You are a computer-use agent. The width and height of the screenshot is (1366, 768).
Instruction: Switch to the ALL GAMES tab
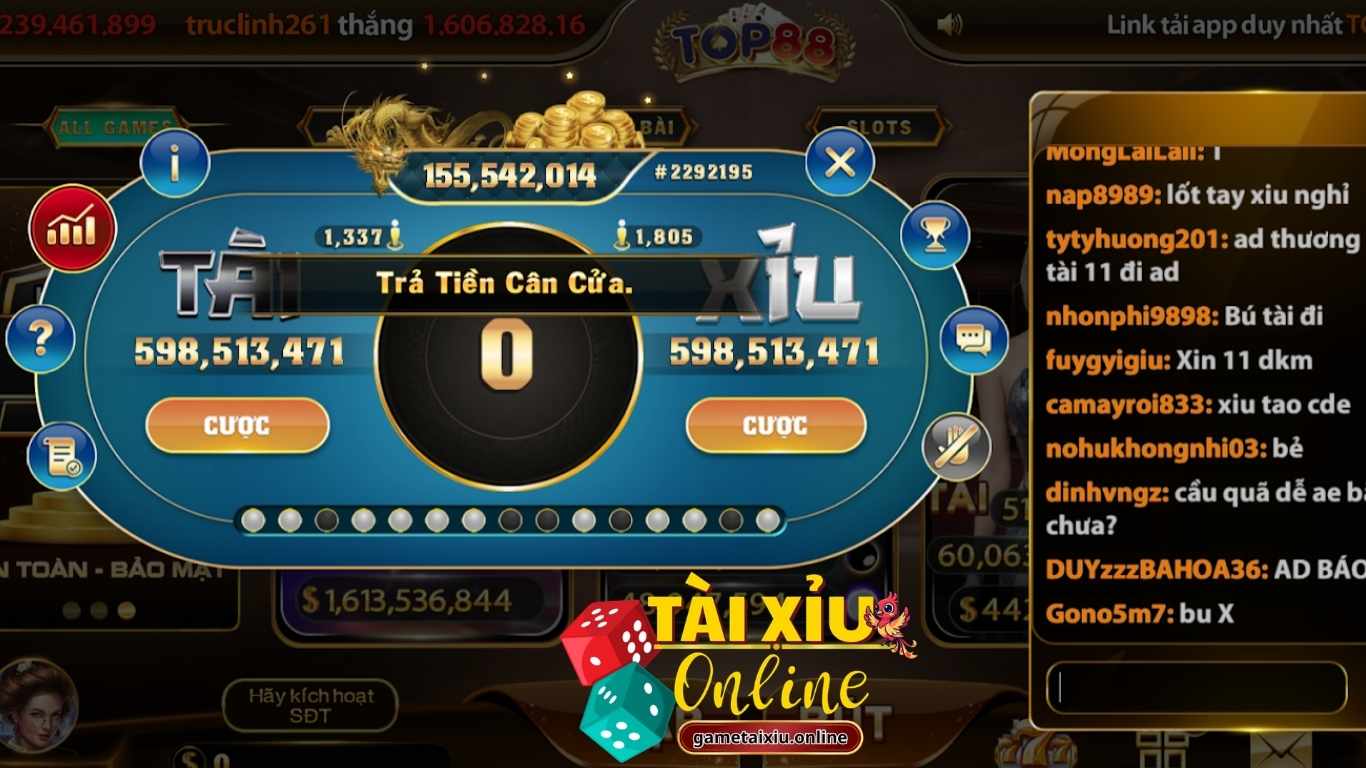[117, 127]
